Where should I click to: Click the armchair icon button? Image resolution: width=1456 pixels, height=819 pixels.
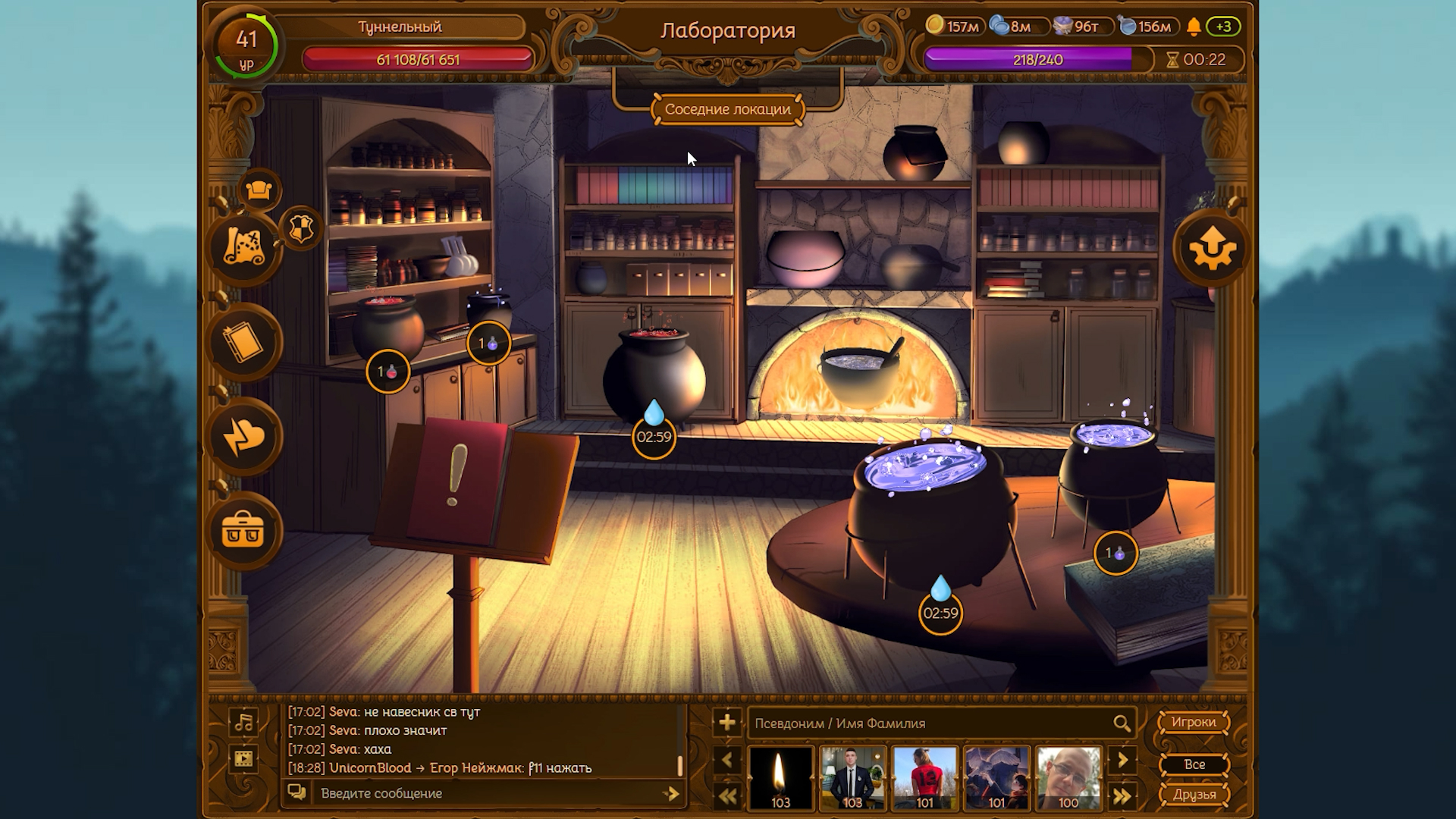(259, 190)
